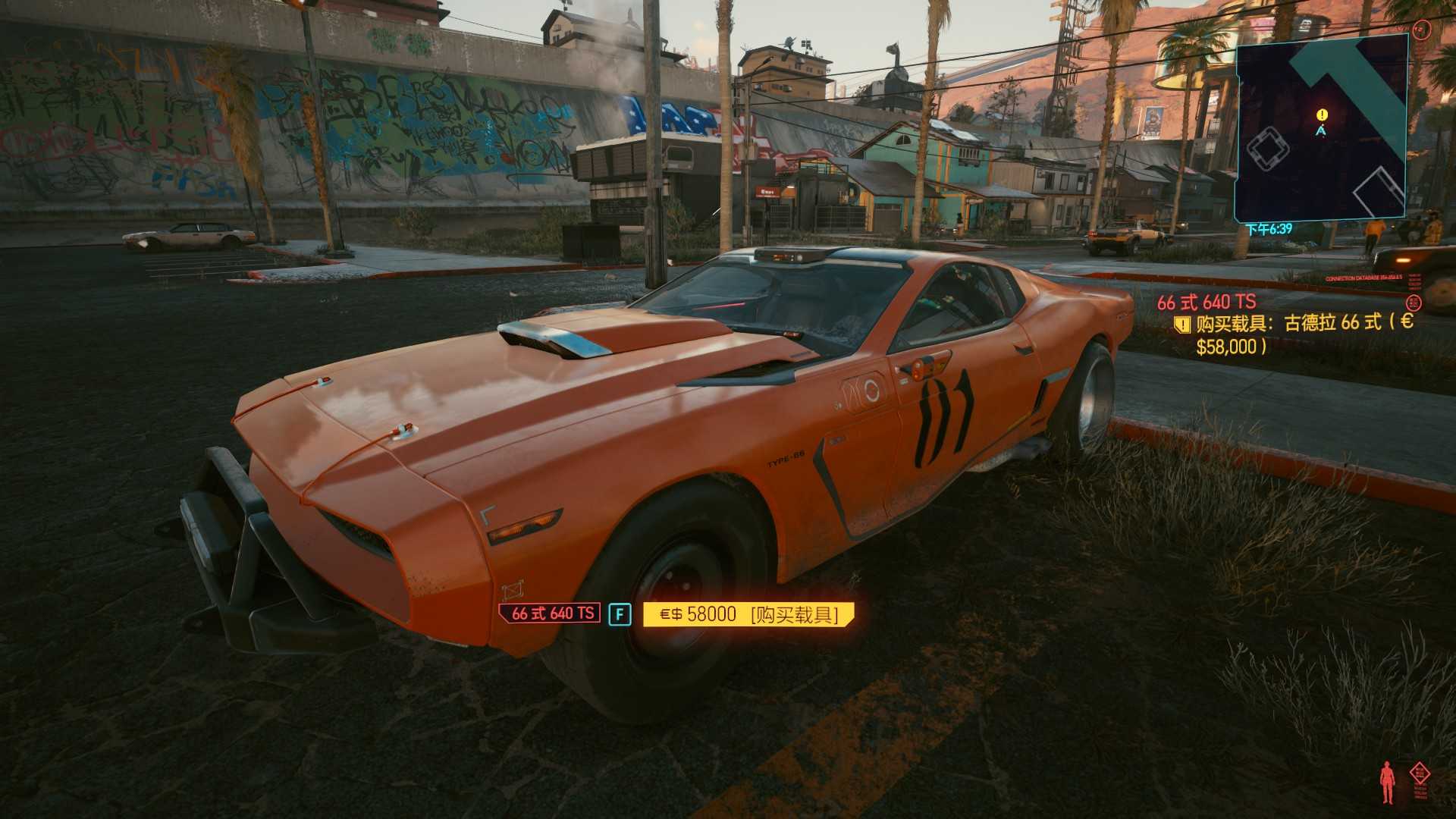Select the yellow quest marker on minimap
The width and height of the screenshot is (1456, 819).
pyautogui.click(x=1323, y=115)
